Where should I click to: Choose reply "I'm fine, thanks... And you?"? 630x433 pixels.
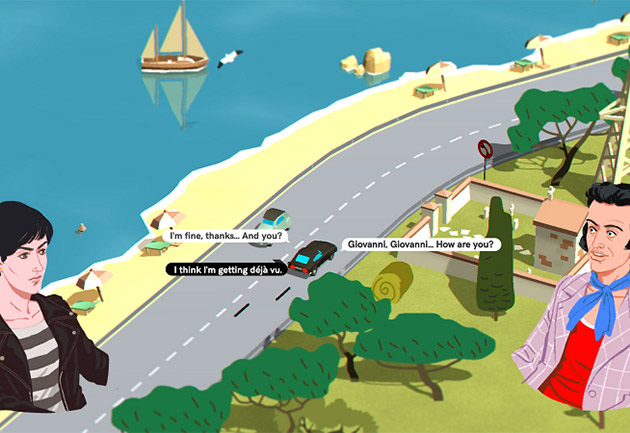point(225,237)
